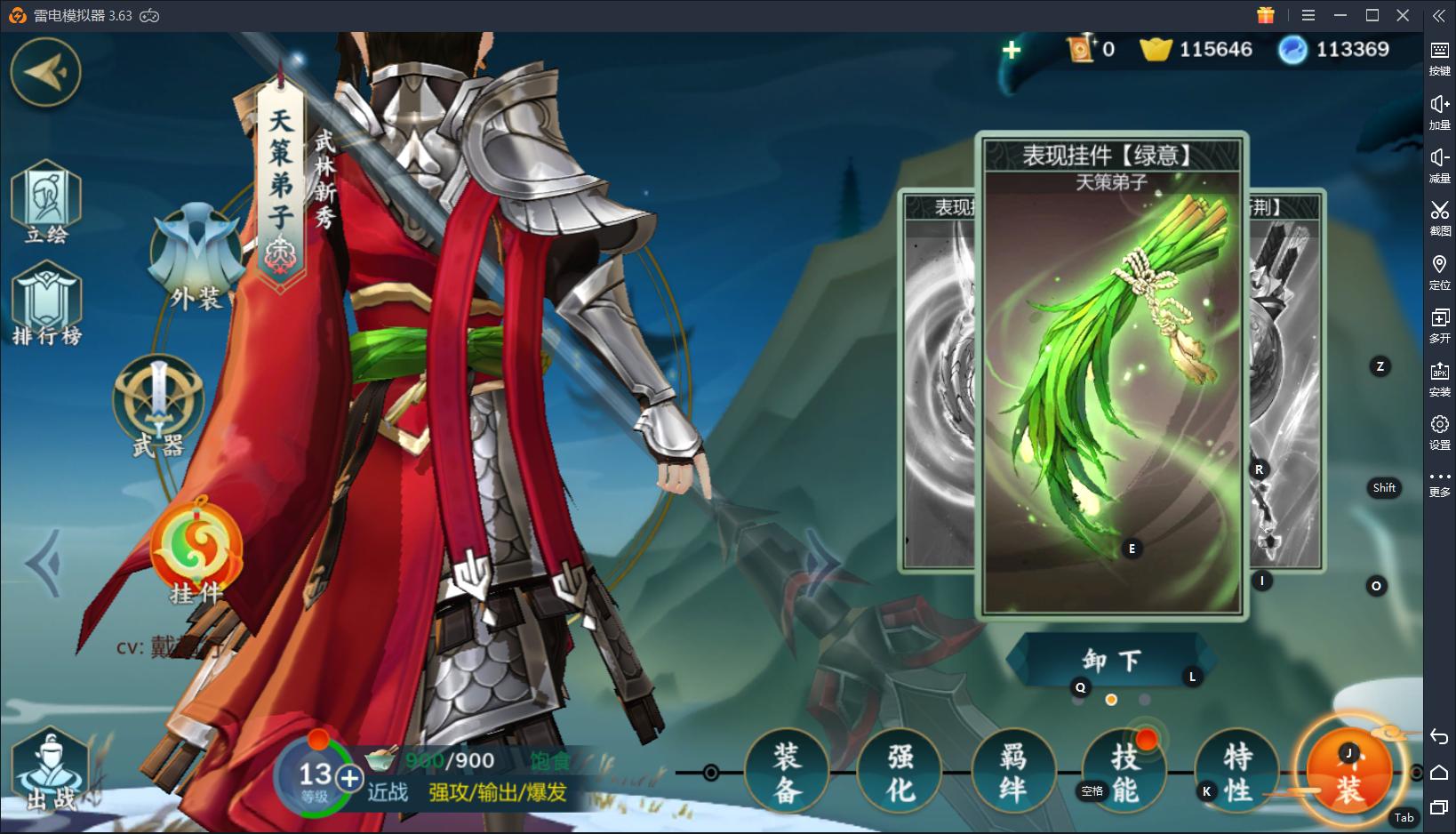Click the level-up plus button
The width and height of the screenshot is (1456, 834).
point(350,779)
